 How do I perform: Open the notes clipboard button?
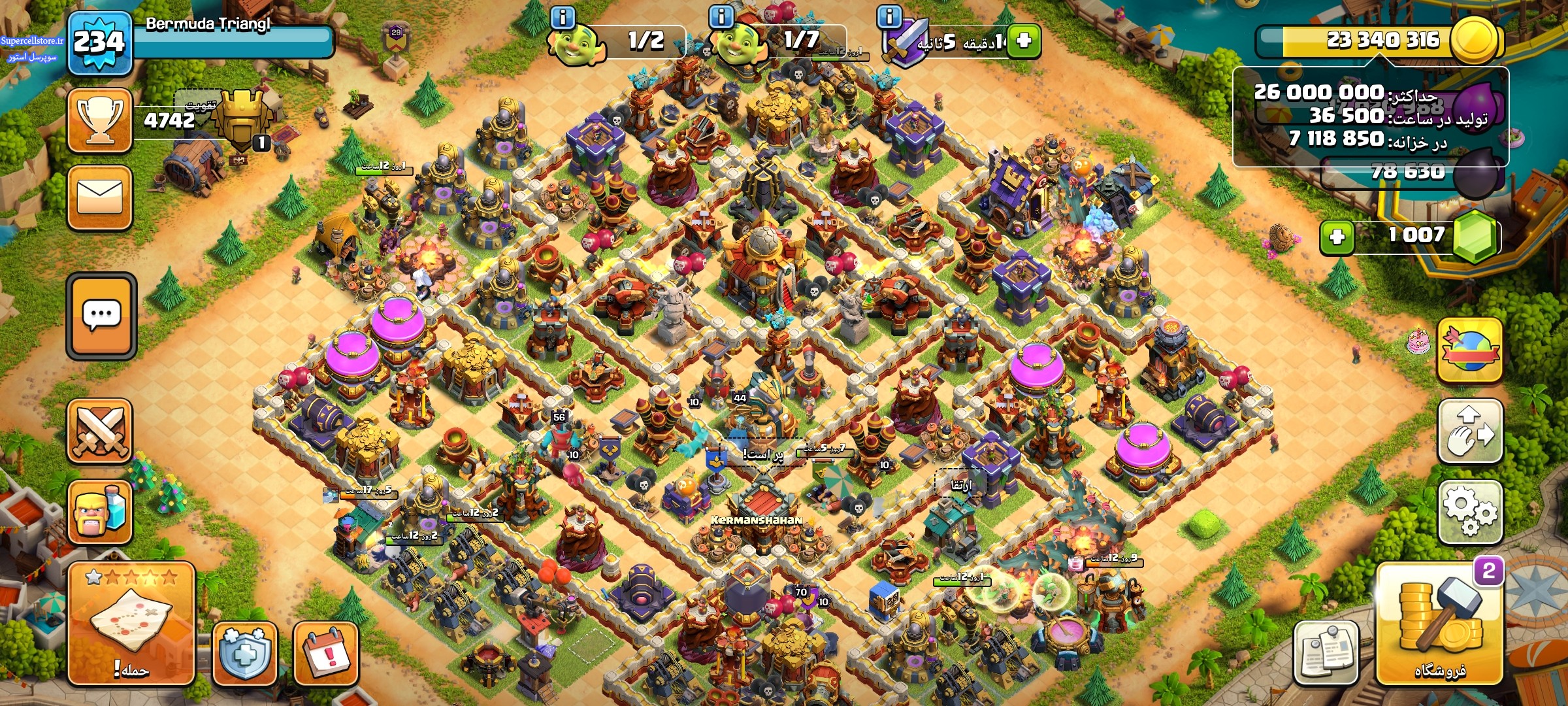pos(1326,652)
